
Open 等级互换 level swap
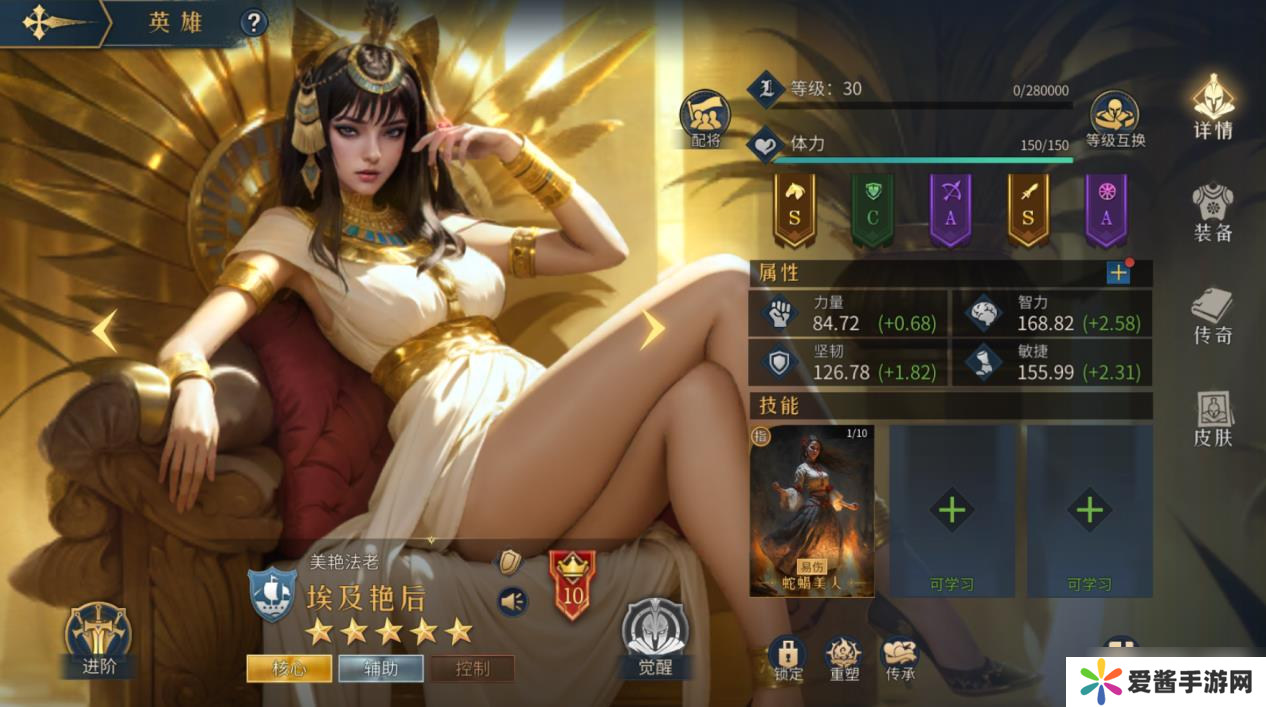1115,118
